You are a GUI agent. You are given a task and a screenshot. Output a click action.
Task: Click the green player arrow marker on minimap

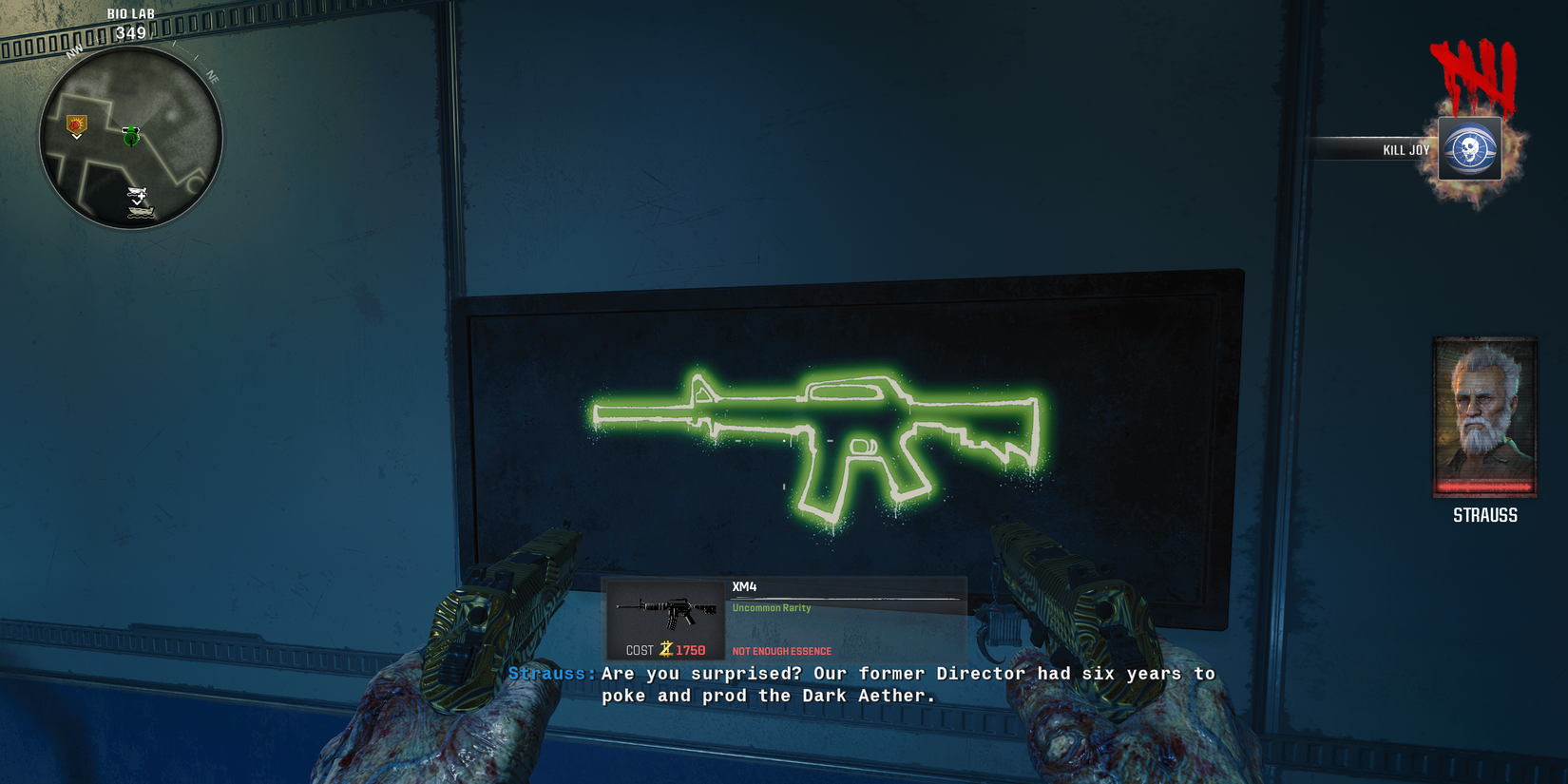coord(131,136)
